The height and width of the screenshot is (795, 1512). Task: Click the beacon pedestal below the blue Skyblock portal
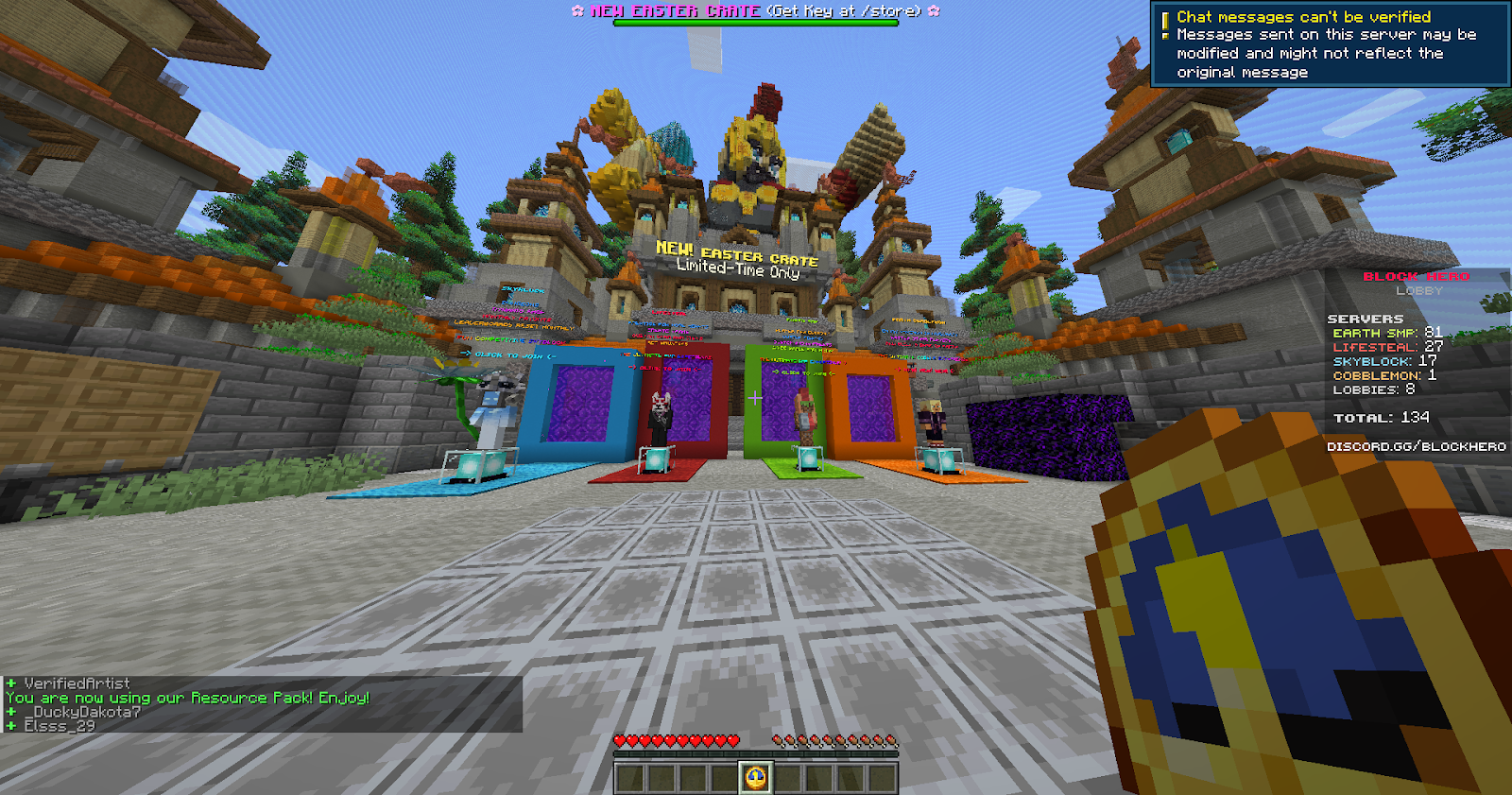click(467, 463)
